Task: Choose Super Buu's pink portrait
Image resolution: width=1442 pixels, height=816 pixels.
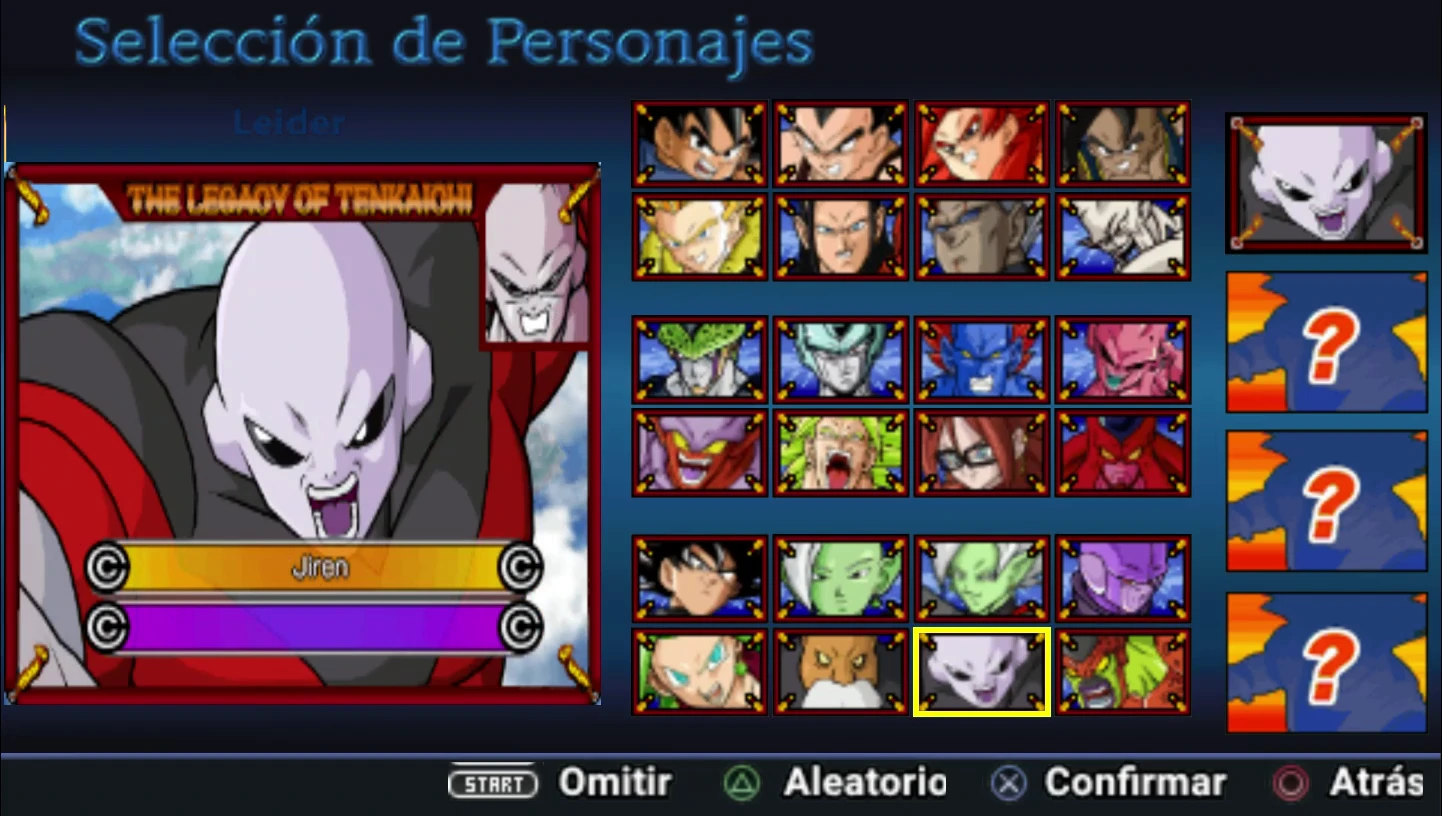Action: tap(1122, 357)
